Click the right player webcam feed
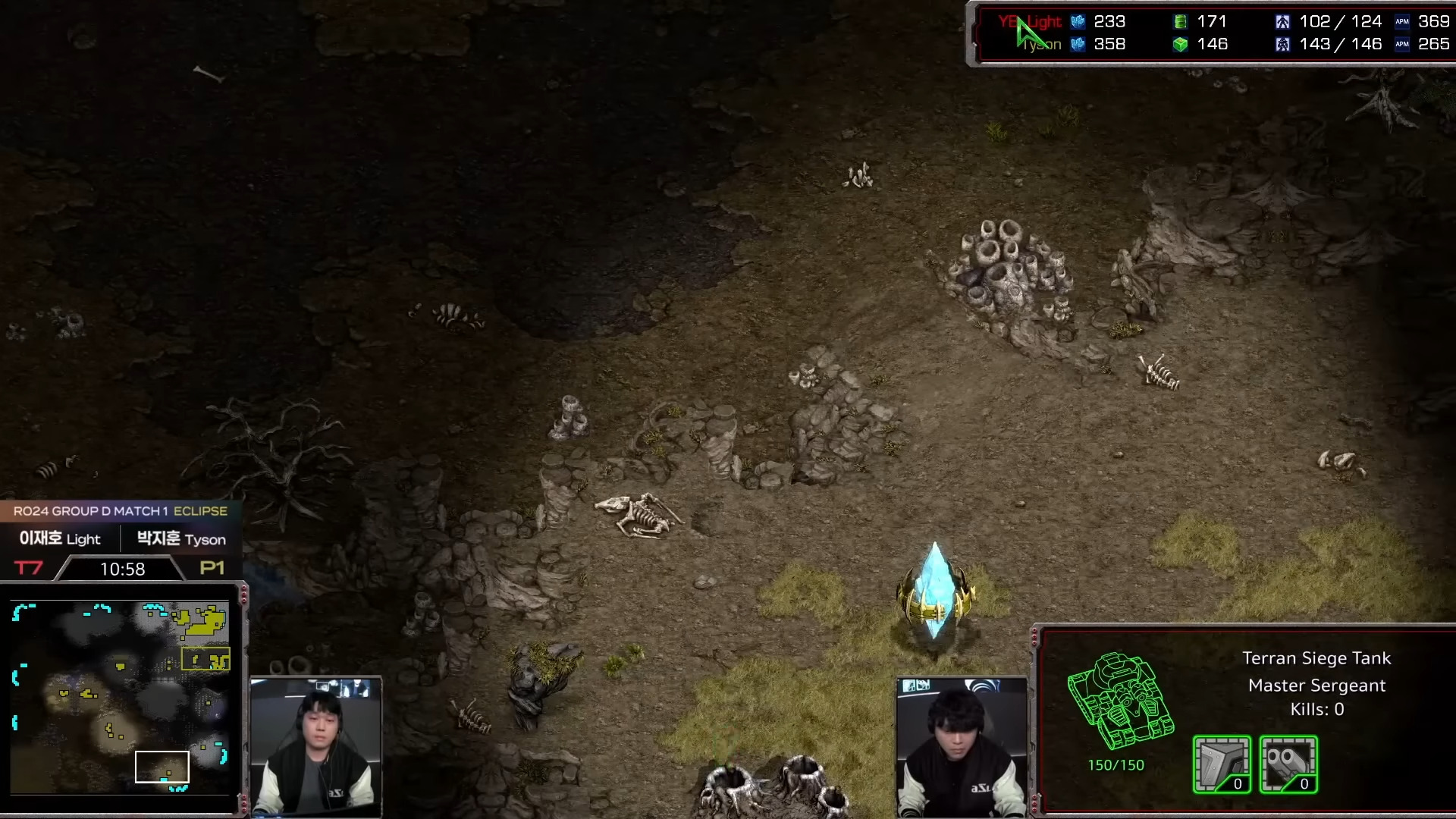This screenshot has width=1456, height=819. click(962, 746)
